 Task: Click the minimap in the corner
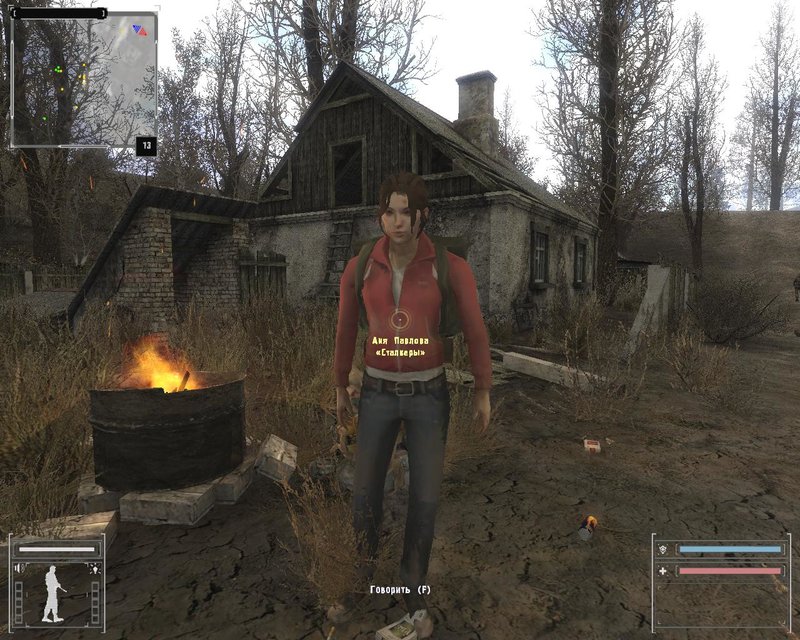tap(83, 80)
